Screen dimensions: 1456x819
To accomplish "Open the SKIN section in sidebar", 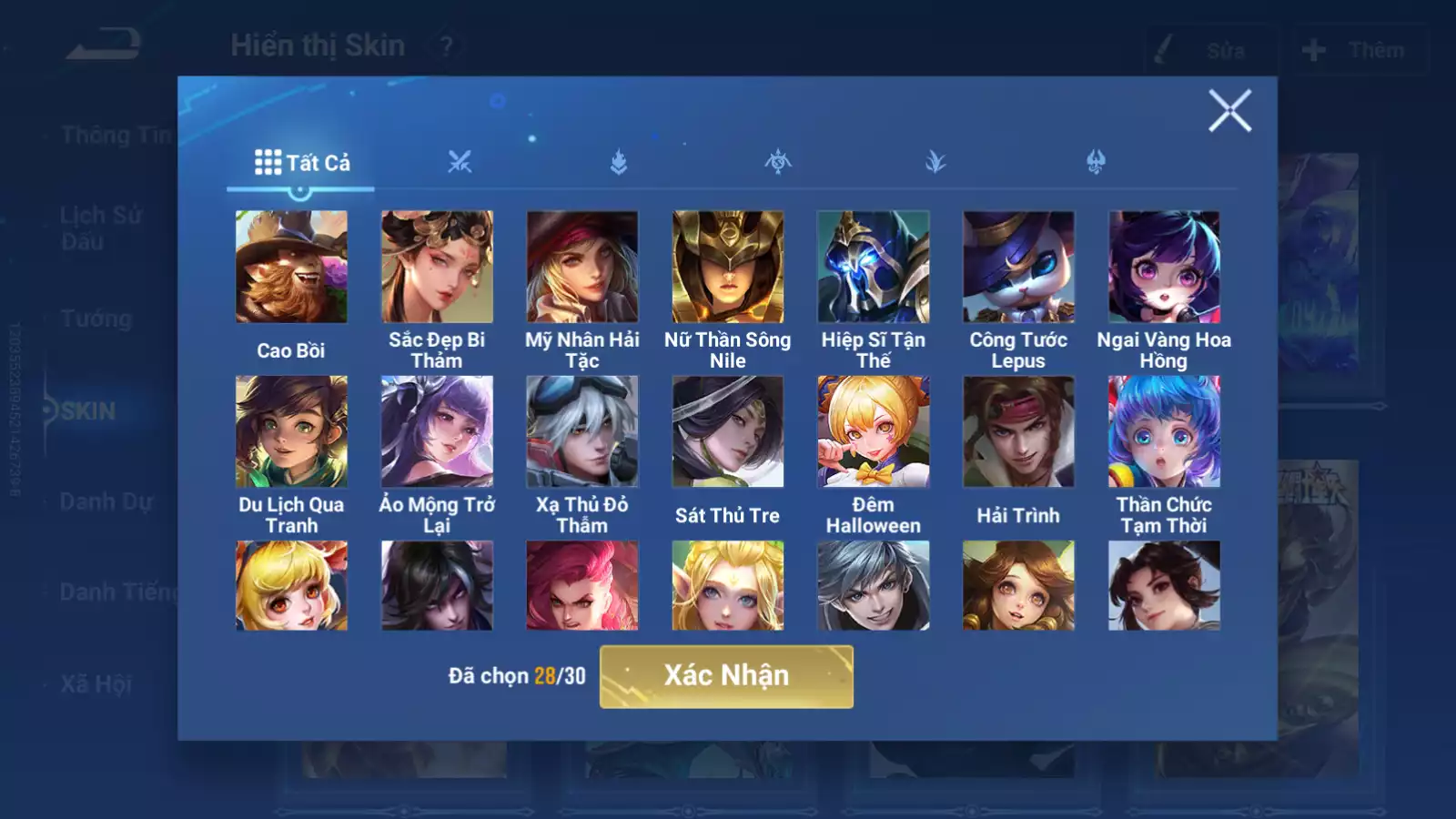I will (88, 411).
